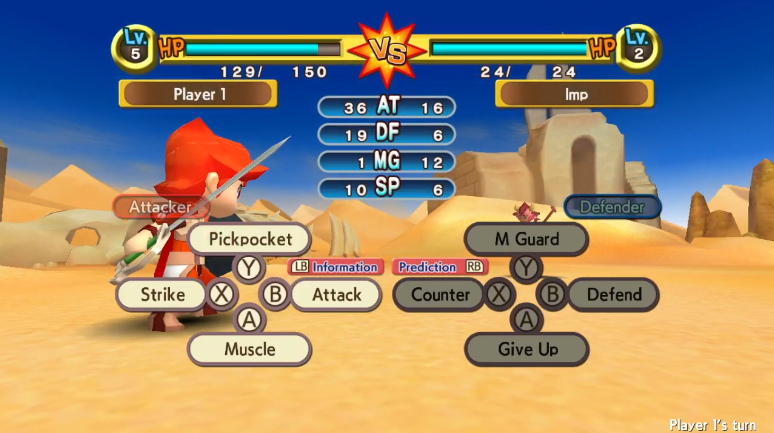Use the Muscle ability
Viewport: 774px width, 433px height.
[250, 350]
